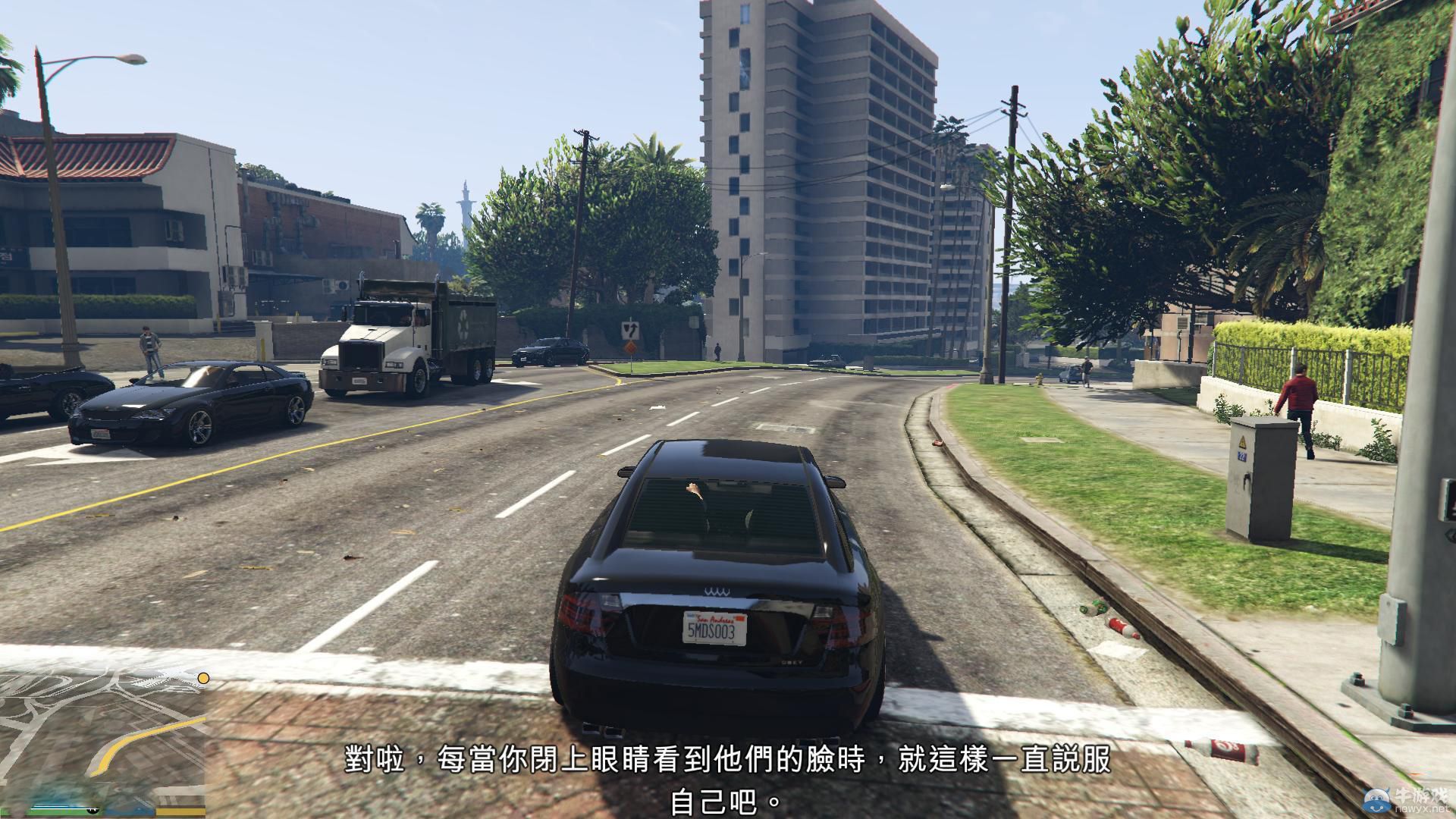Click the cow mascot logo in the watermark
This screenshot has height=819, width=1456.
click(x=1377, y=802)
